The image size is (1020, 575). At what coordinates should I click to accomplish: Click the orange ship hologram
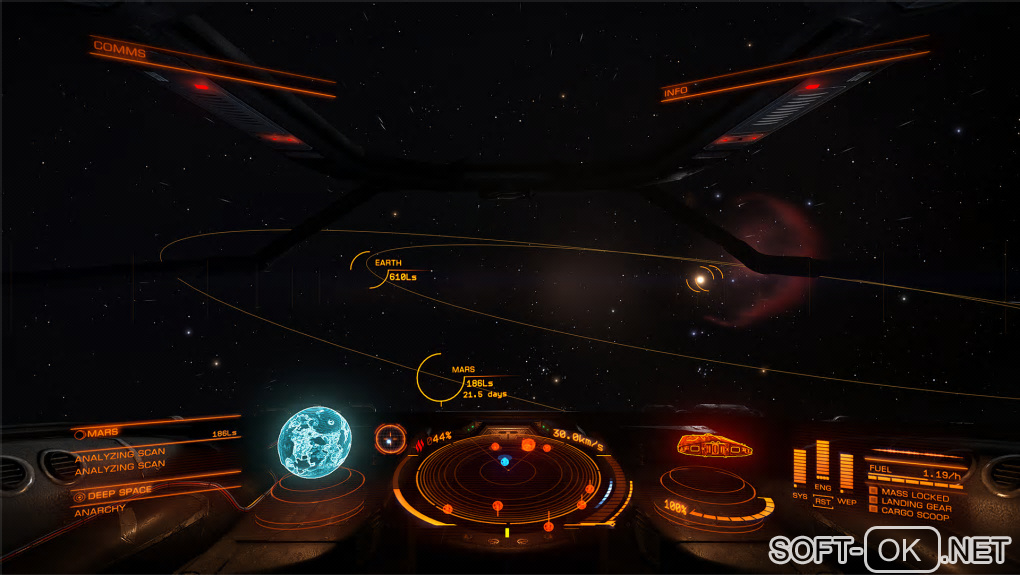click(x=715, y=446)
